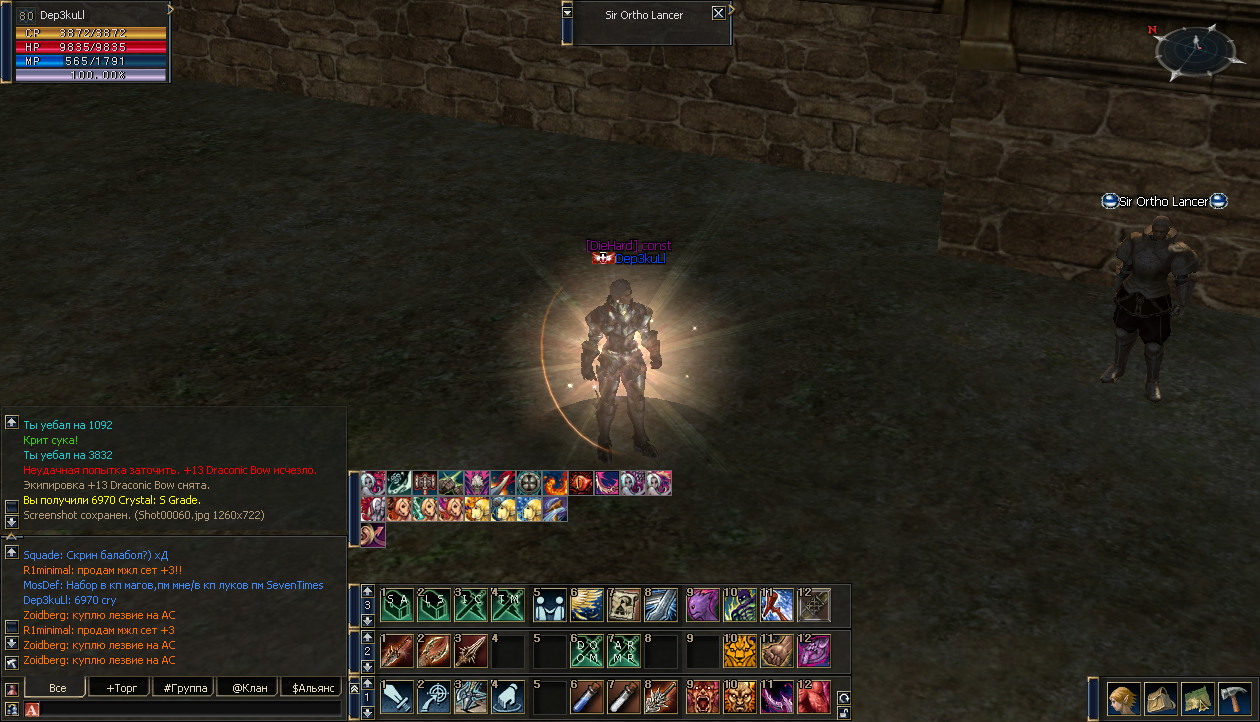Open the inventory bag icon
The height and width of the screenshot is (722, 1260).
point(1160,697)
